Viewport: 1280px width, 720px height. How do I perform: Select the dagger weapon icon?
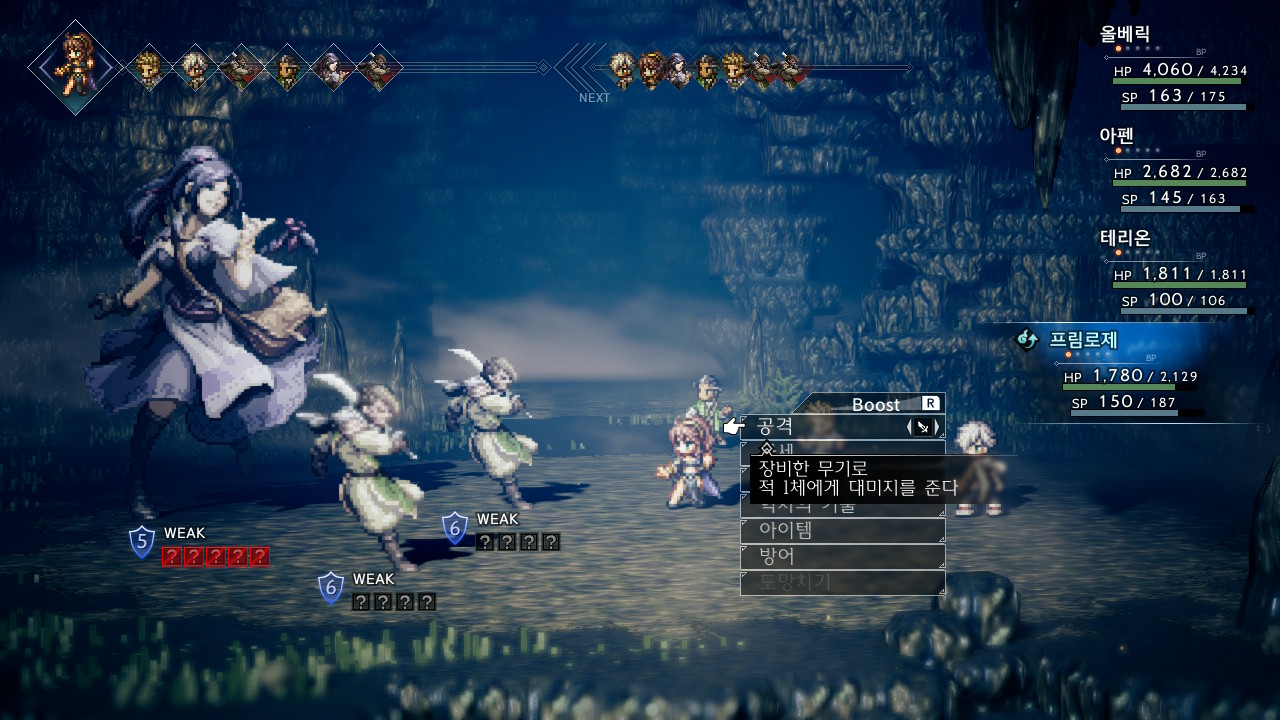click(923, 427)
